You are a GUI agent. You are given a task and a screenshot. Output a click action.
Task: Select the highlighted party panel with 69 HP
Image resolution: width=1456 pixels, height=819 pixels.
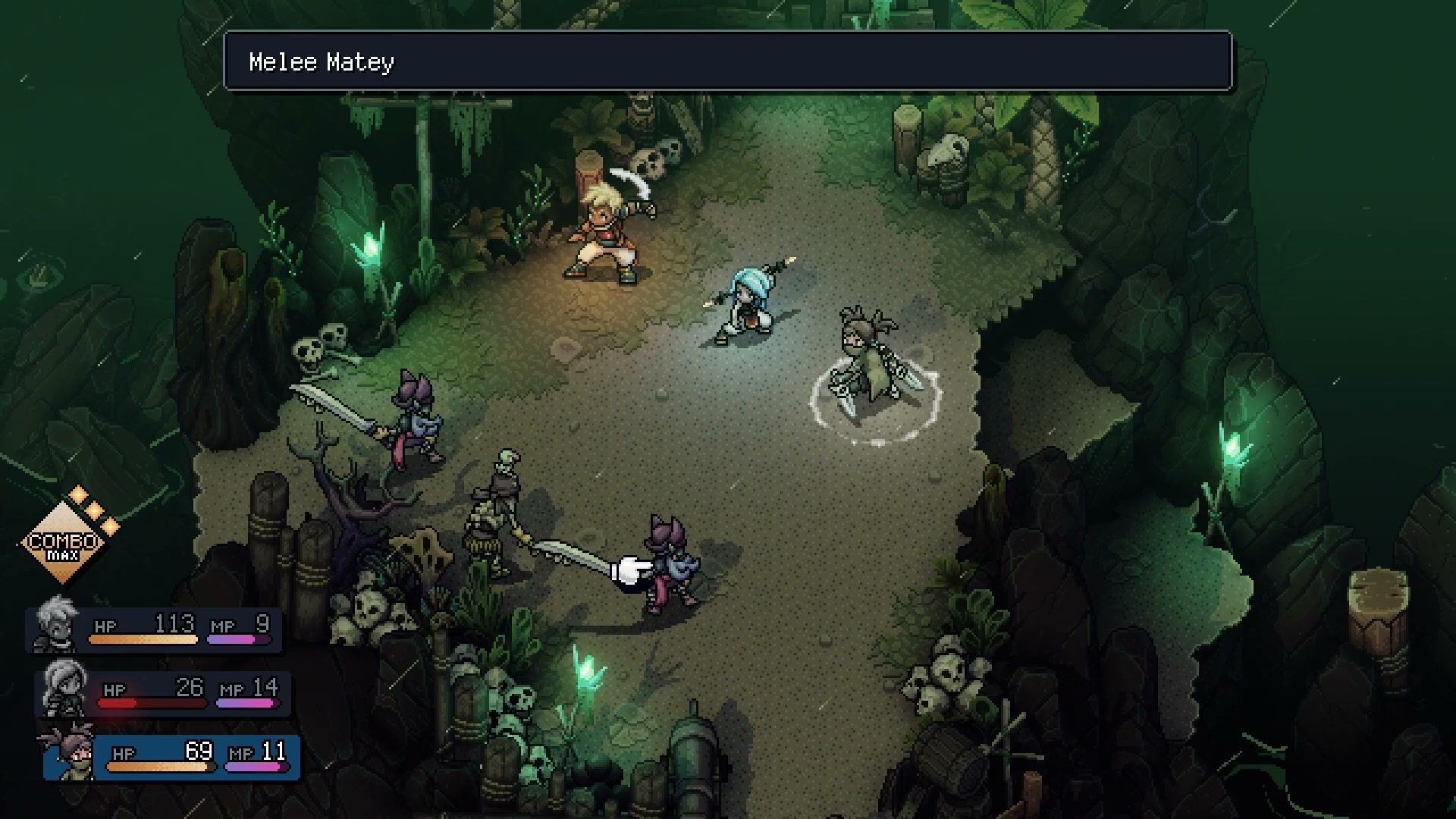173,757
